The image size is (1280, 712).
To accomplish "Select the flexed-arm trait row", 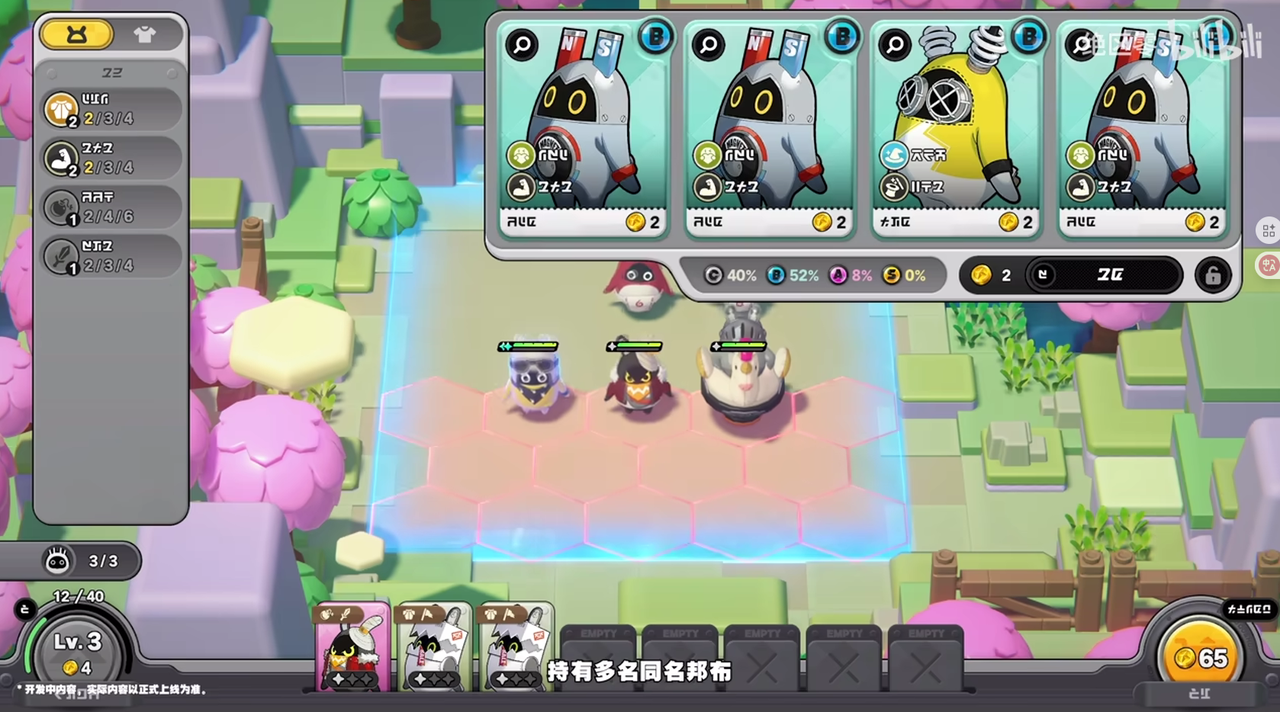I will coord(110,158).
